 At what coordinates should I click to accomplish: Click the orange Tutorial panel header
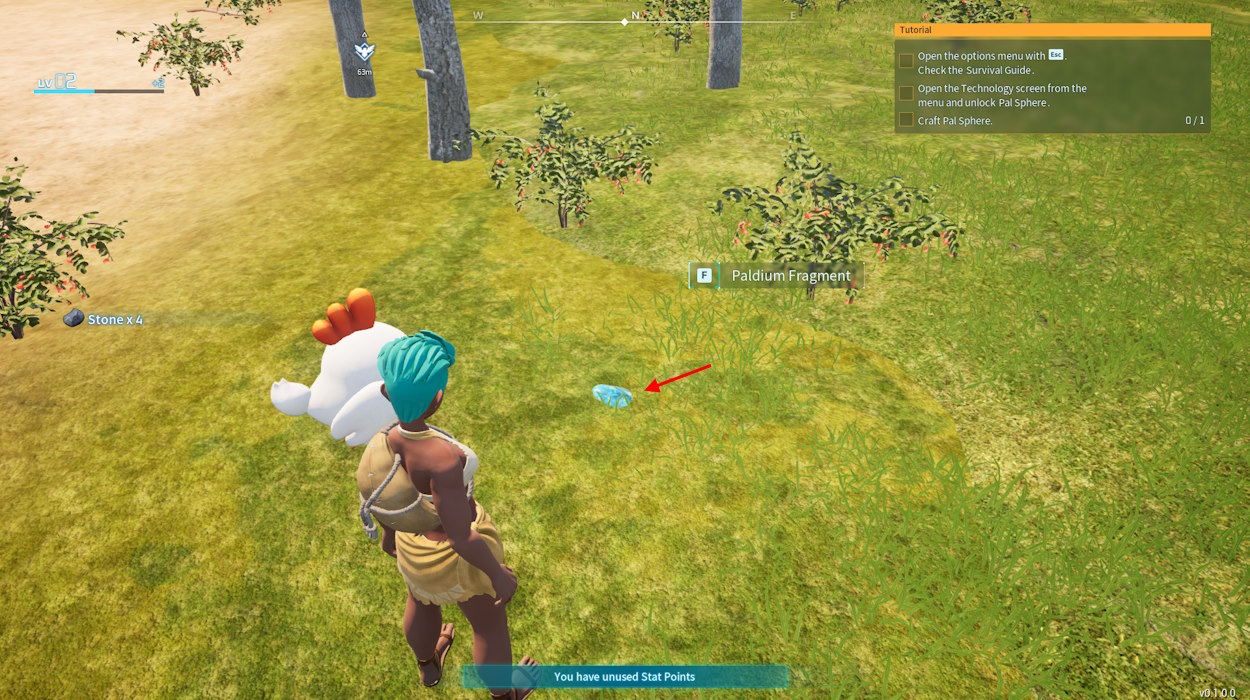click(x=1052, y=30)
